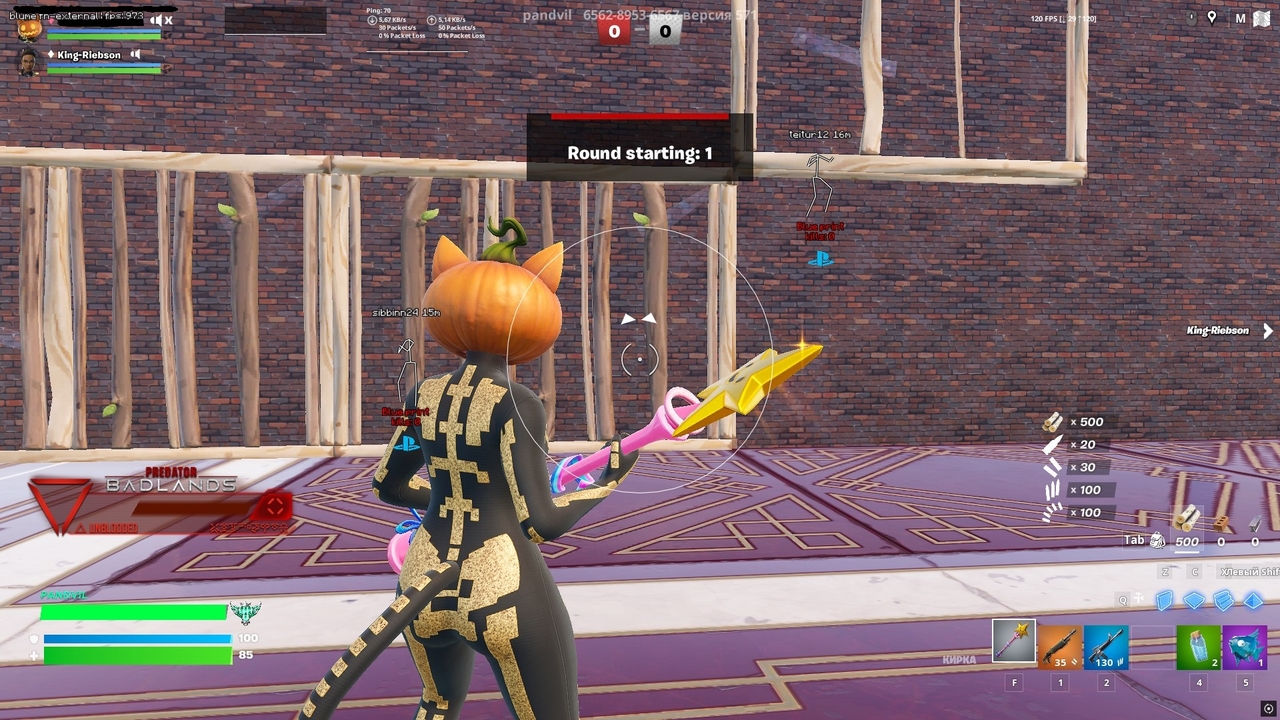Switch to the assault rifle slot
This screenshot has width=1280, height=720.
(x=1105, y=647)
